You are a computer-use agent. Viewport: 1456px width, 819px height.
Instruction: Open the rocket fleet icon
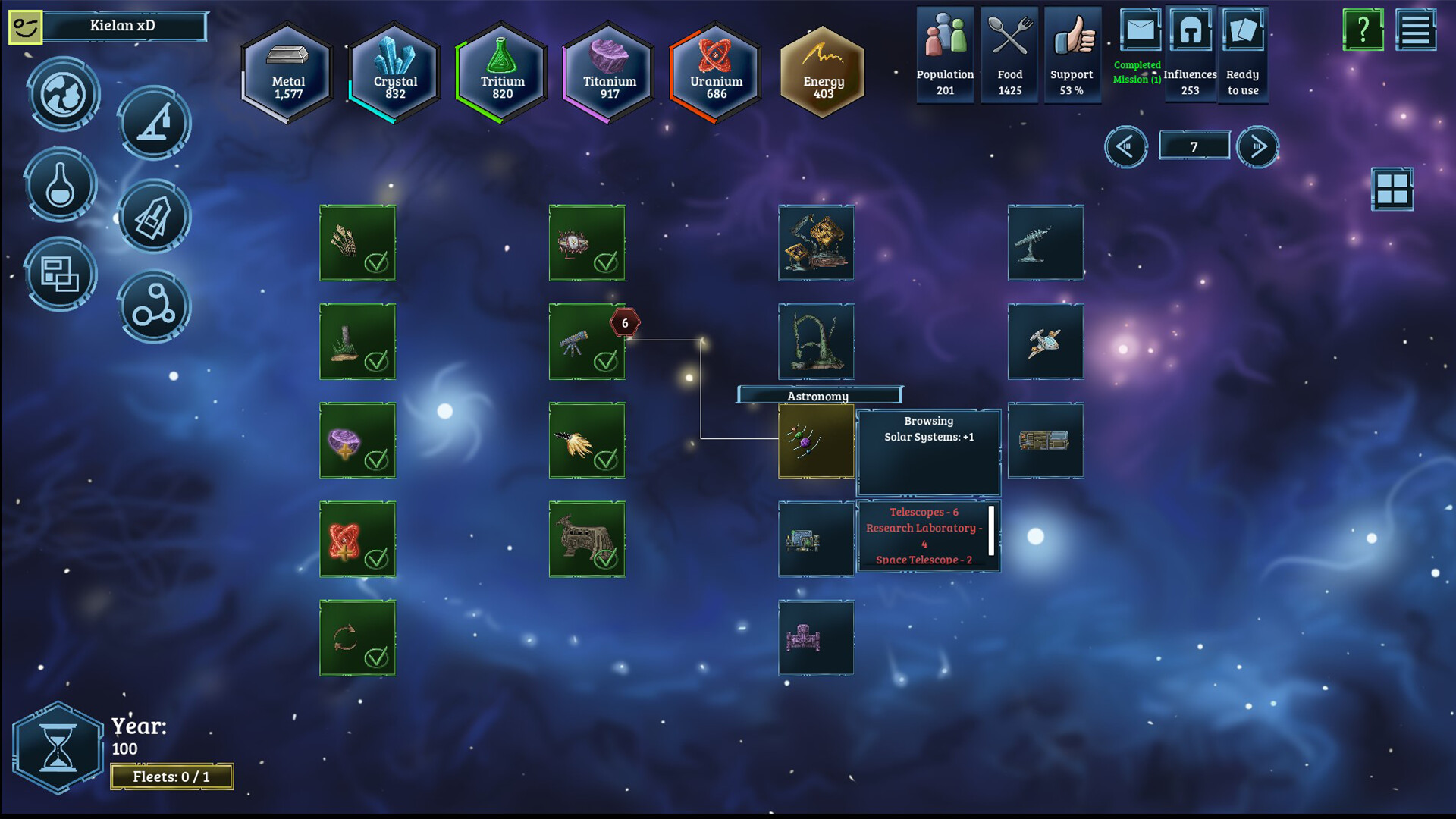coord(154,216)
